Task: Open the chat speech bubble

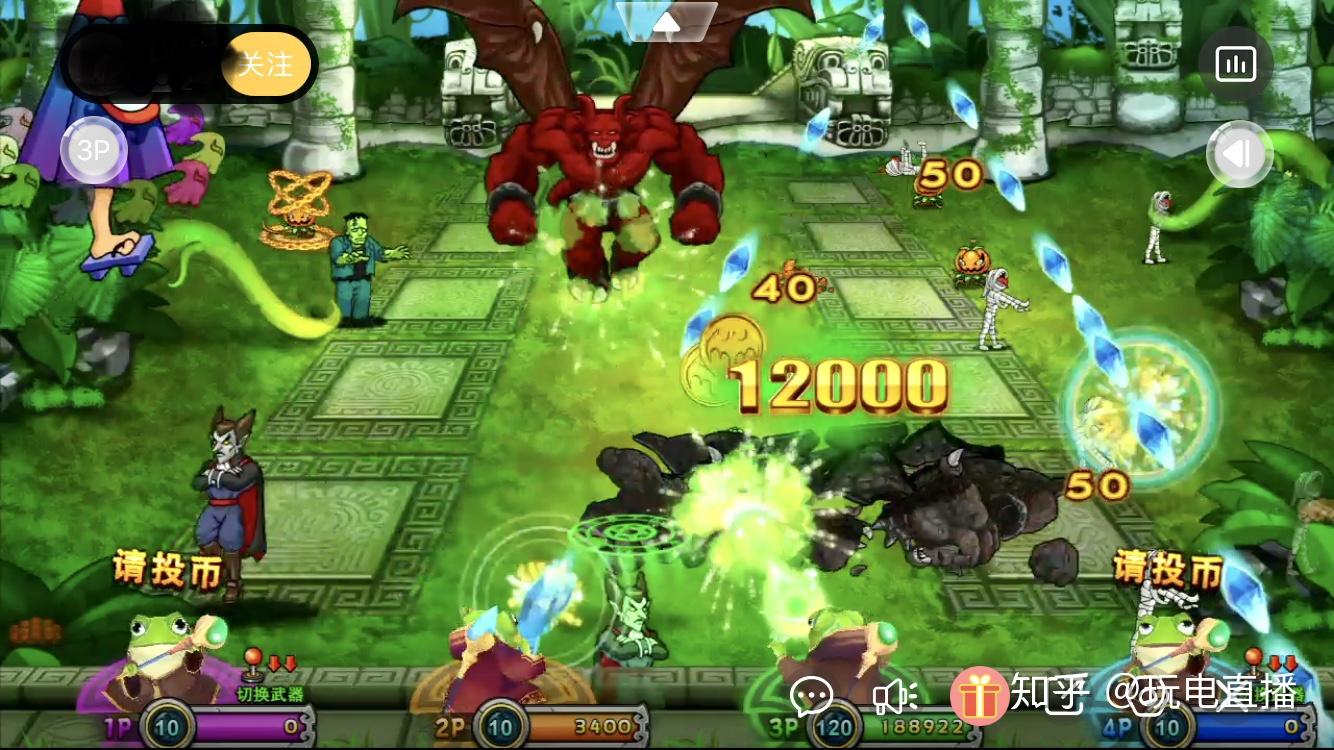Action: (x=811, y=696)
